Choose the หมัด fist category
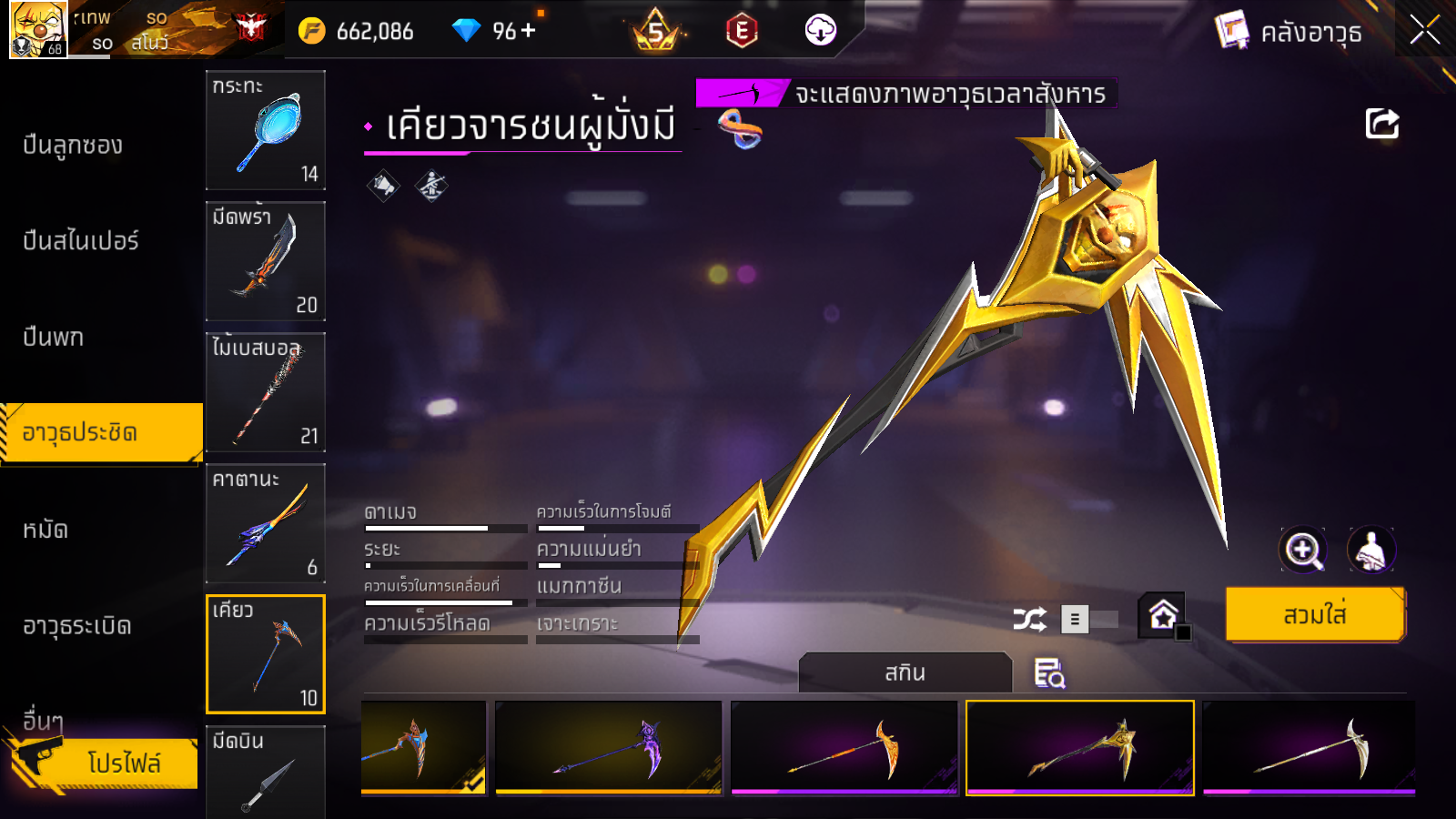 click(45, 530)
